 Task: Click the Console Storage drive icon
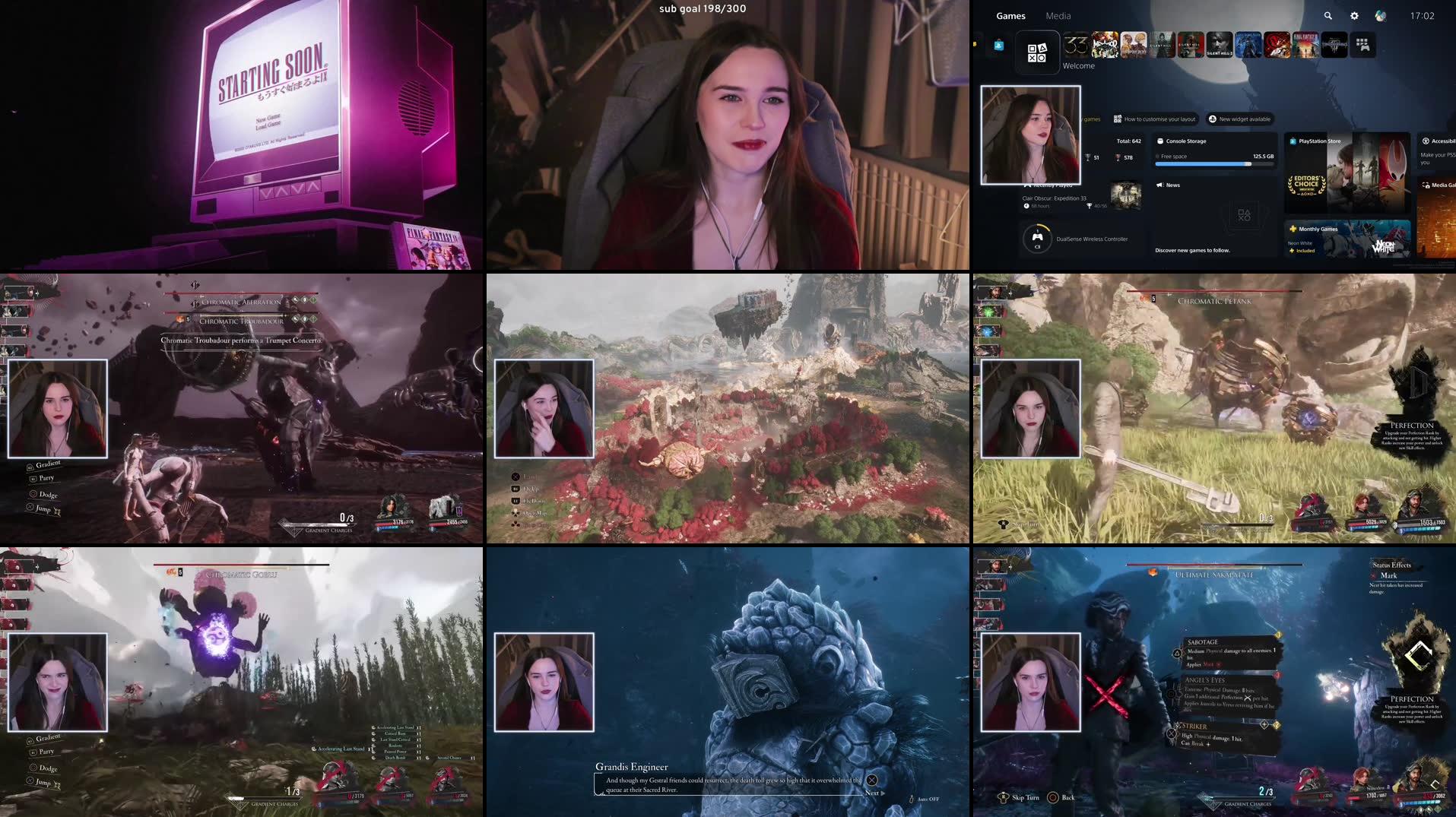(1159, 141)
